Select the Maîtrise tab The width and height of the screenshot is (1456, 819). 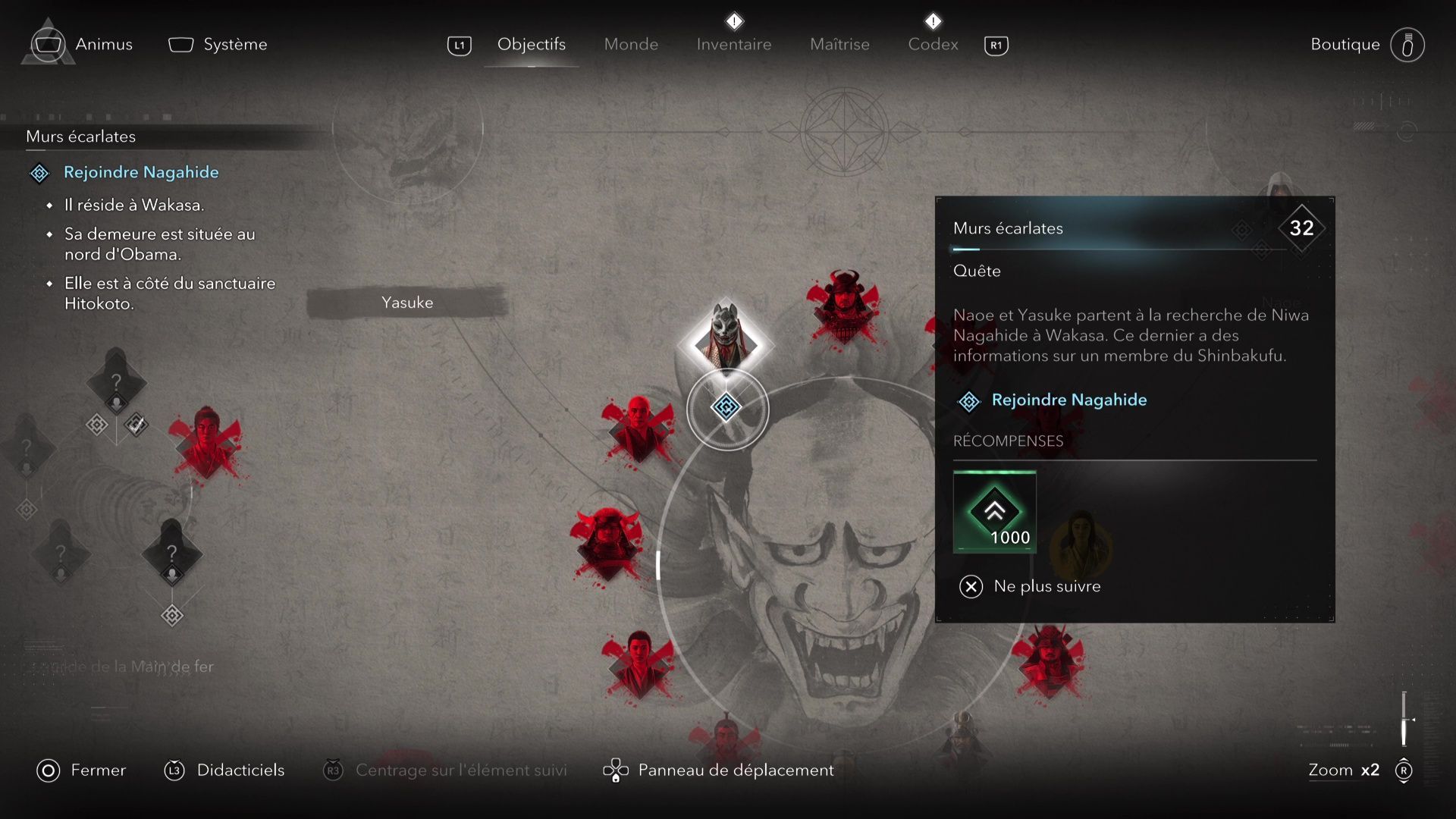coord(839,45)
